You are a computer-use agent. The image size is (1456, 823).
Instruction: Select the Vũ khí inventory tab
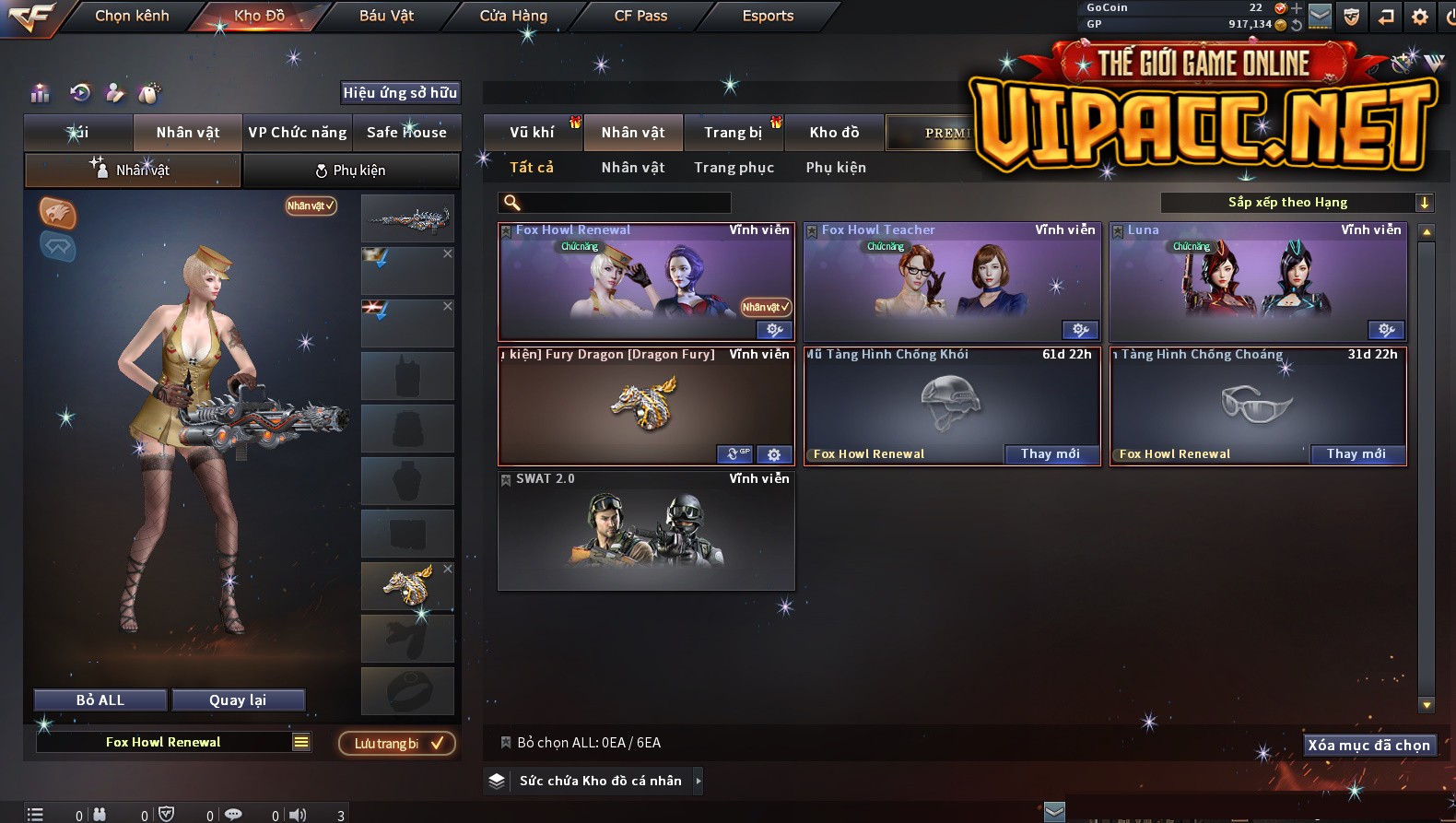point(532,133)
